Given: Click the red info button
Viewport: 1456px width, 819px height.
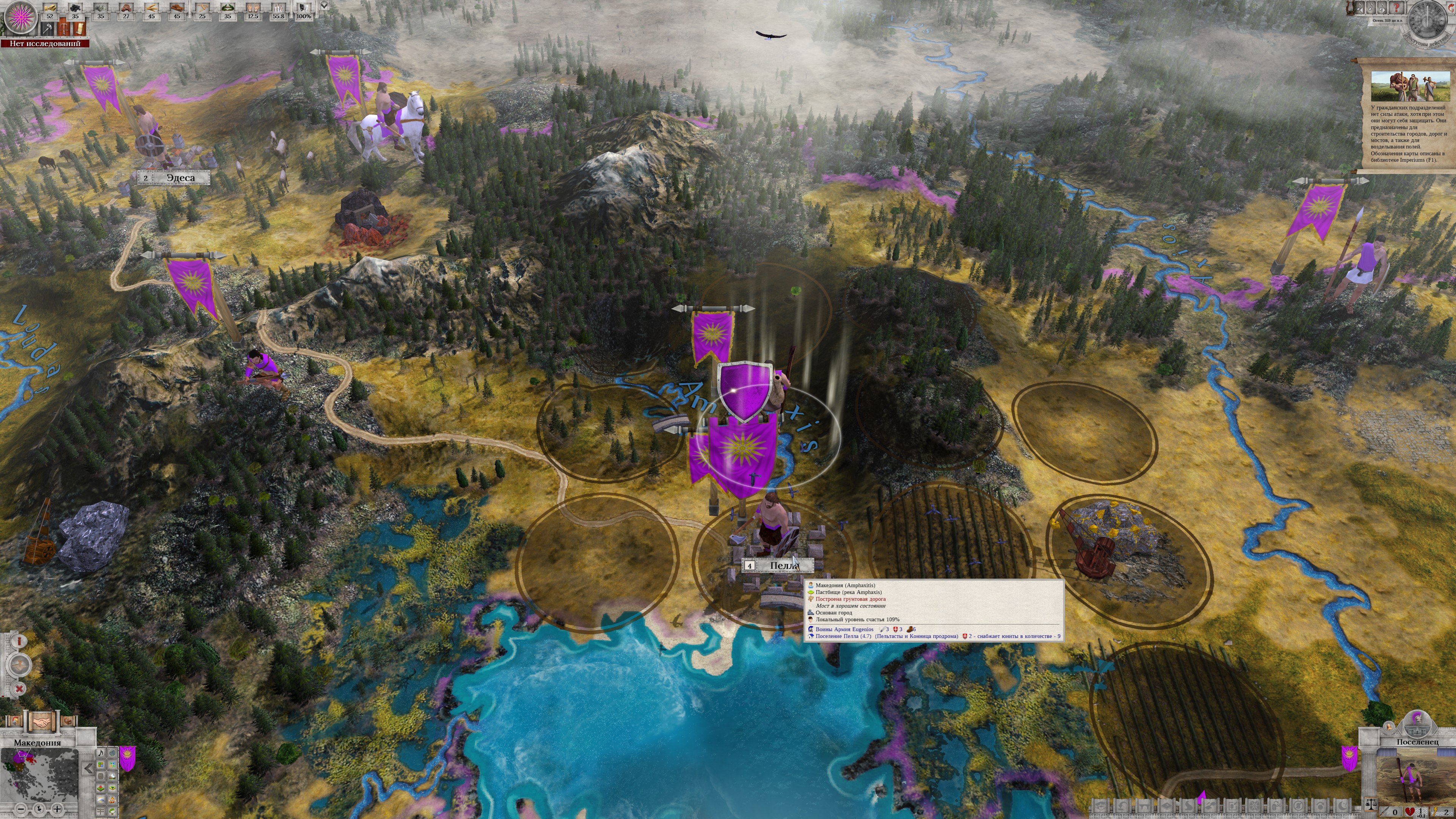Looking at the screenshot, I should [x=20, y=641].
